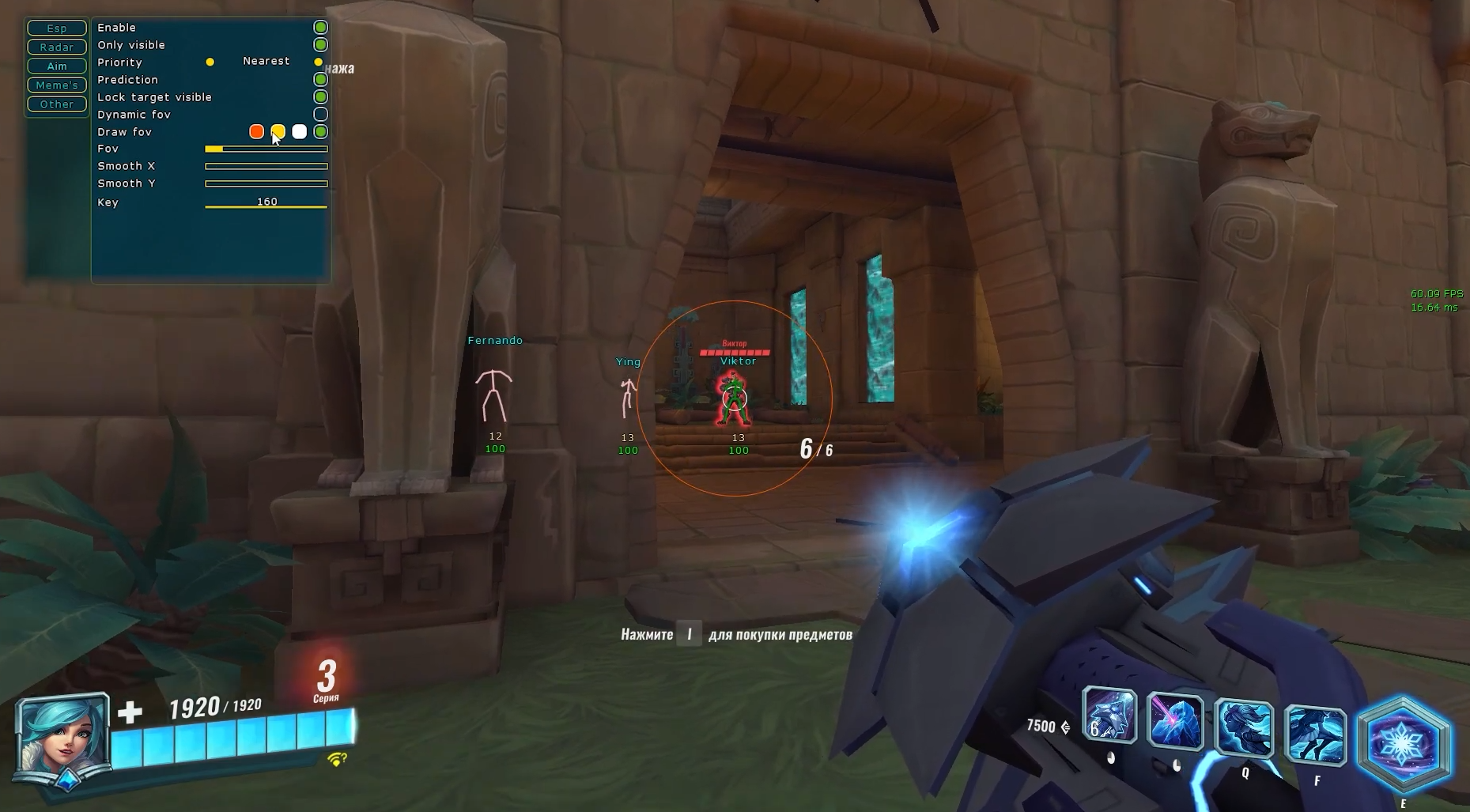Screen dimensions: 1470x812
Task: Click the Fov slider bar
Action: tap(266, 149)
